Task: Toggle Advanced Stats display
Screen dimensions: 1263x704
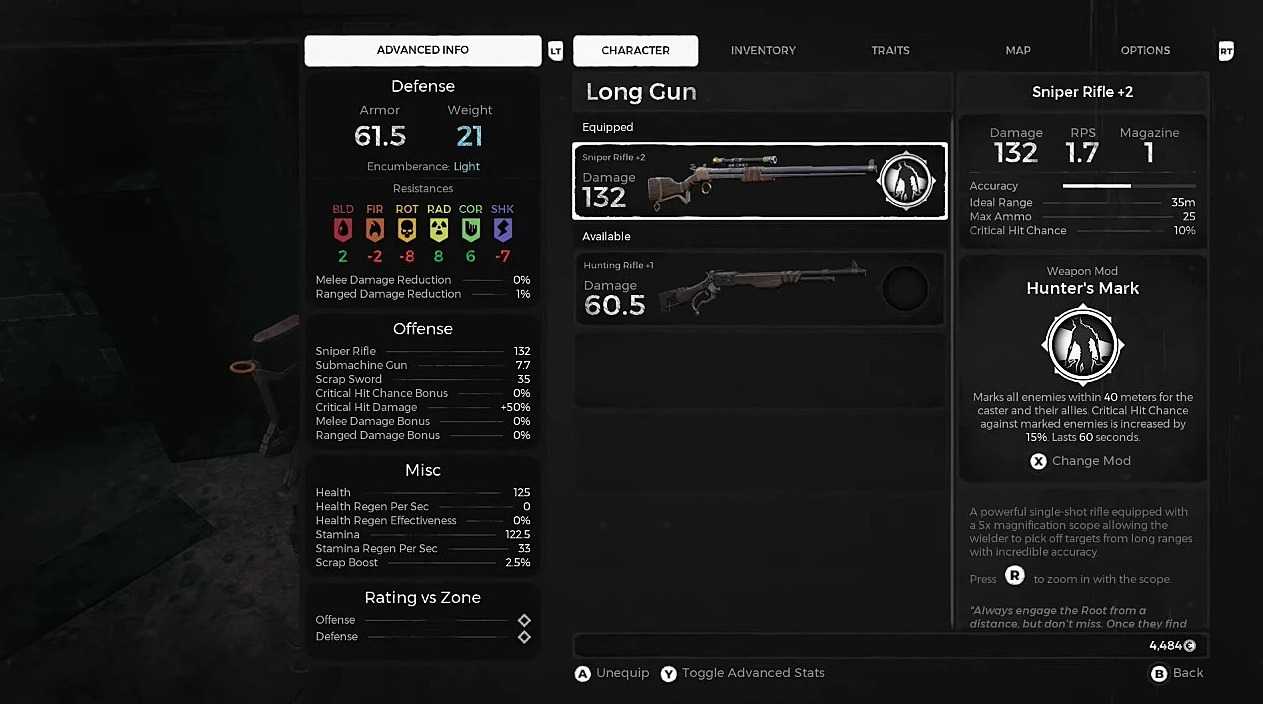Action: point(743,673)
